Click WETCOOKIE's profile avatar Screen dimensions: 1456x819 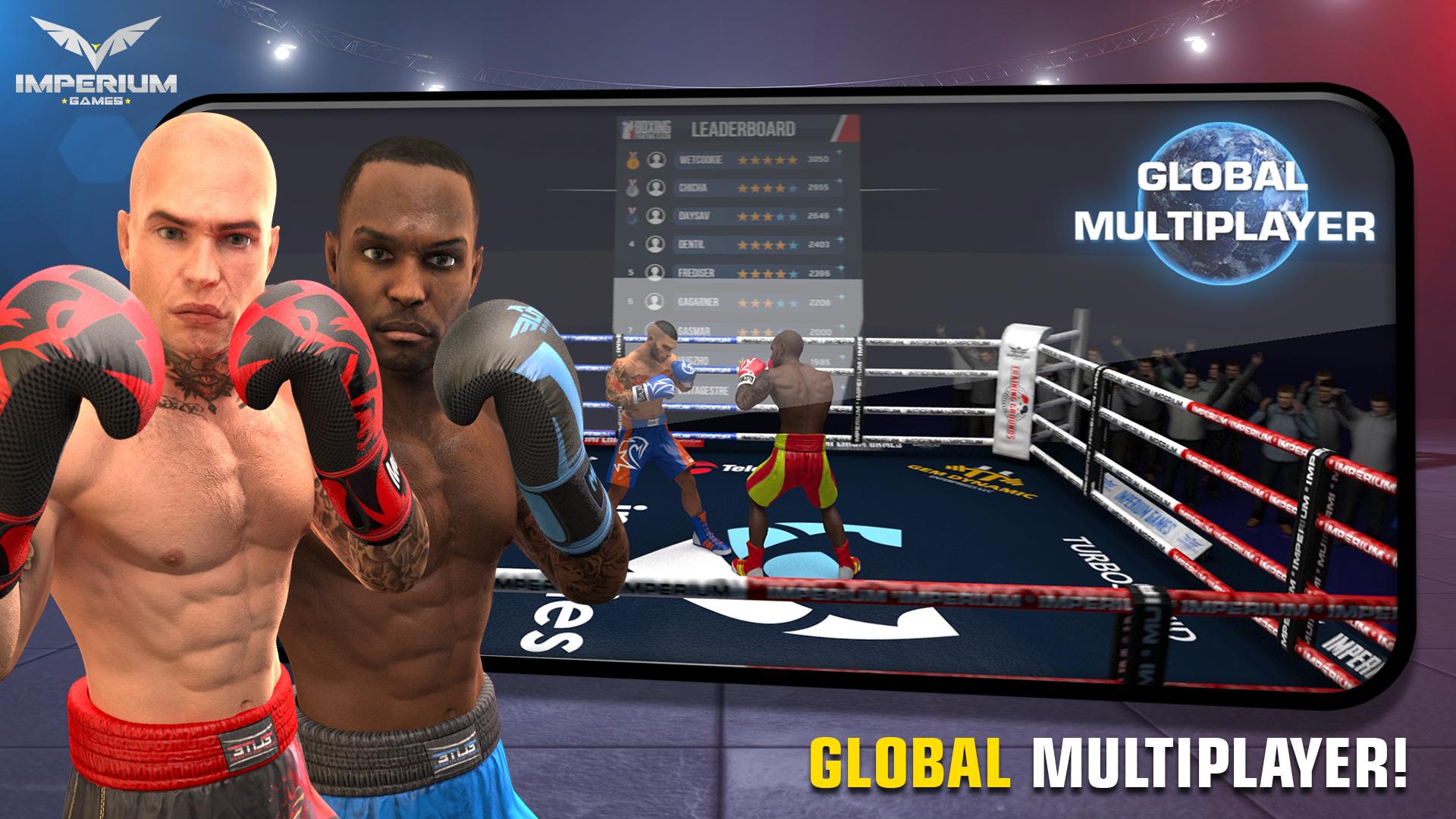(x=655, y=160)
